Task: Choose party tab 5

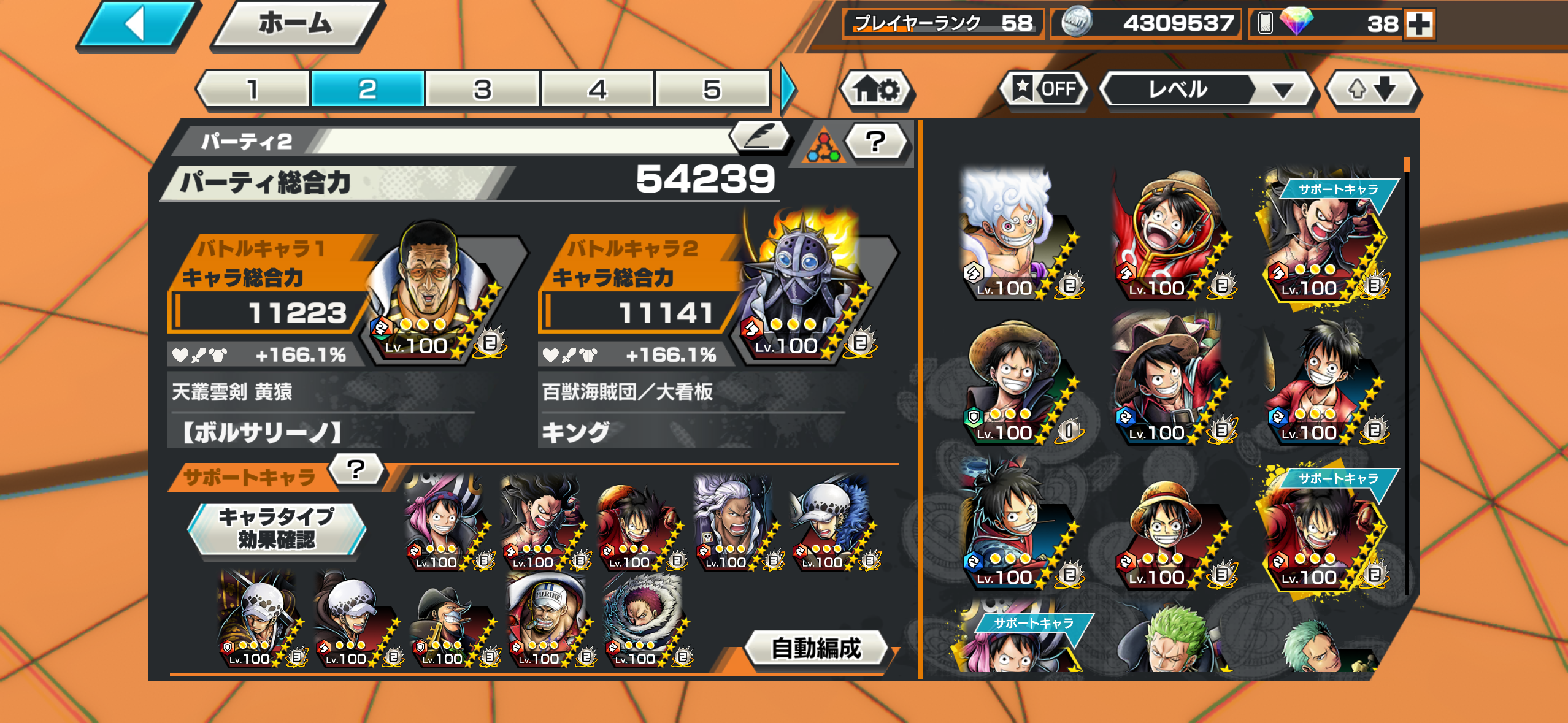Action: pos(712,90)
